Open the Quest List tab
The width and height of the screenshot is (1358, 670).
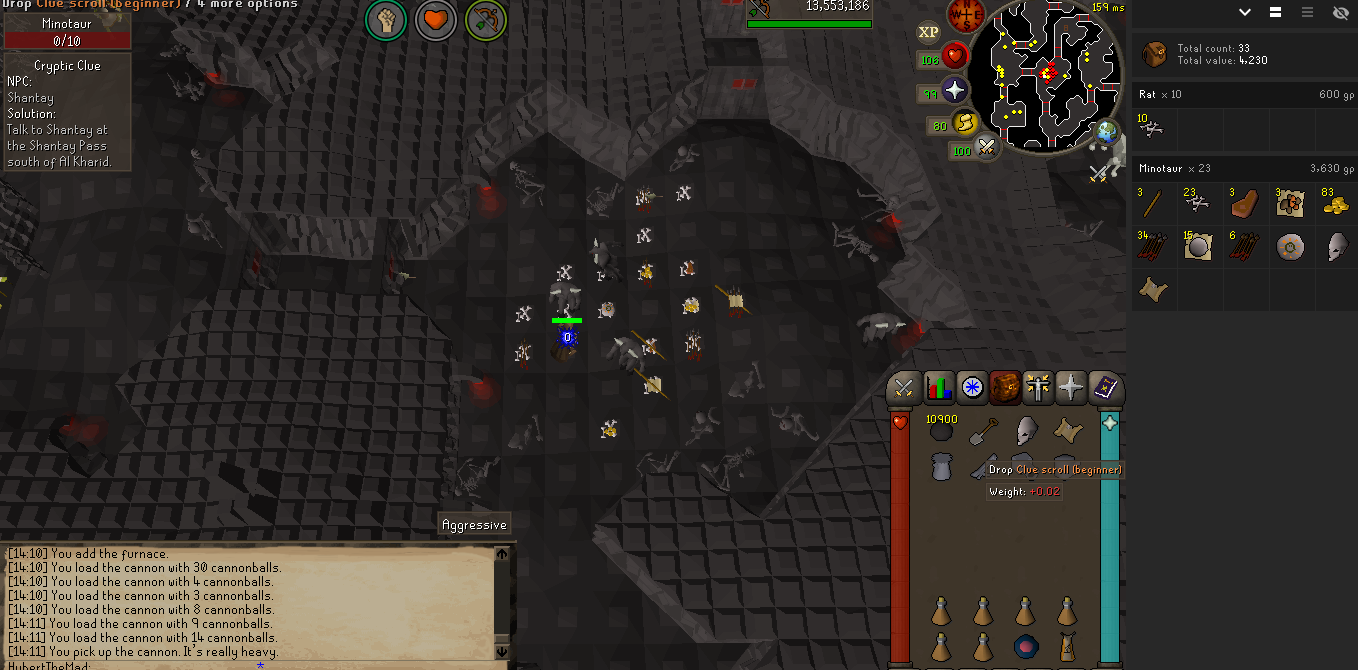pos(972,388)
